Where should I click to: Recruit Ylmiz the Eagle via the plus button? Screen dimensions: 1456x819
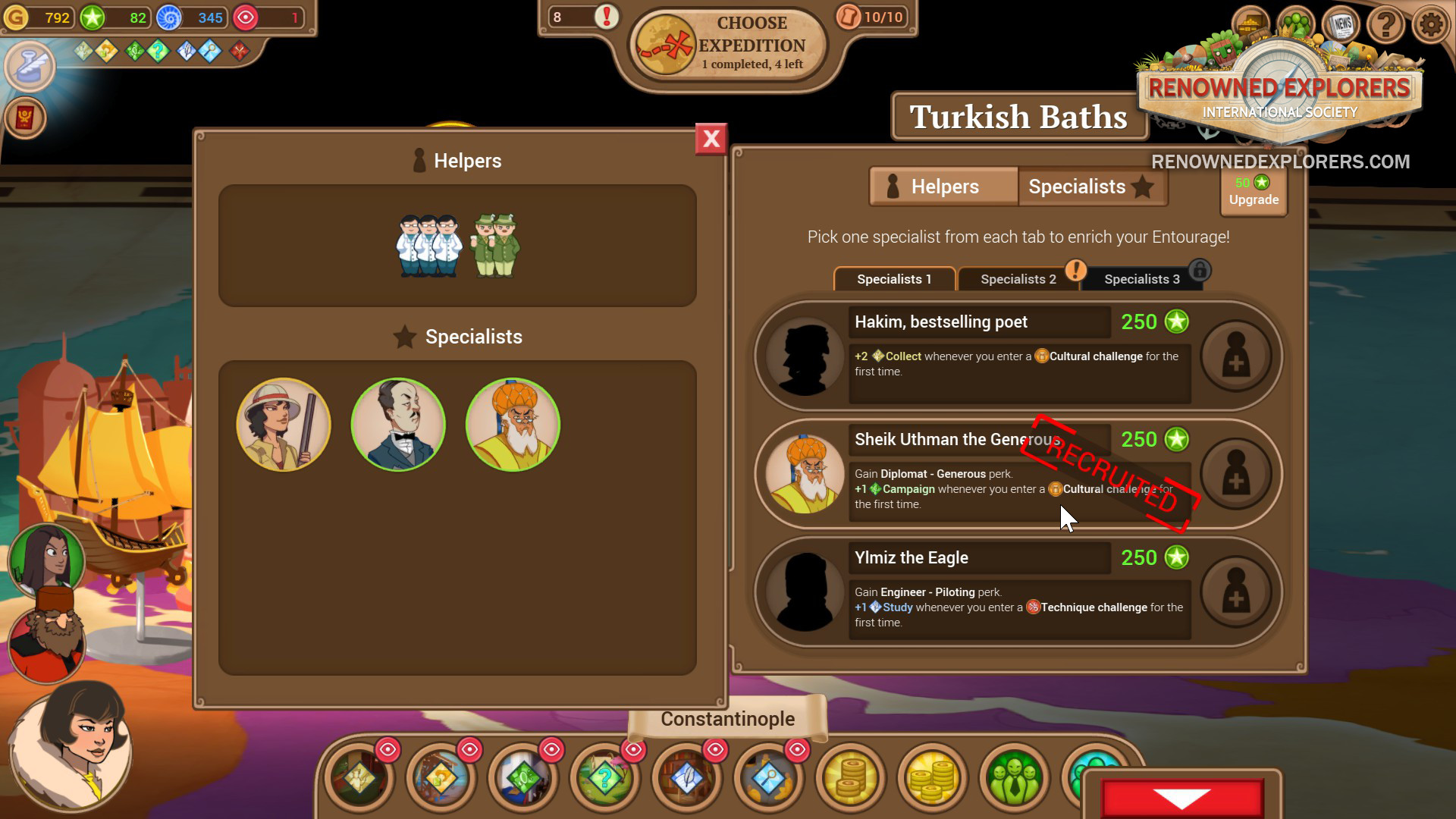[1236, 593]
